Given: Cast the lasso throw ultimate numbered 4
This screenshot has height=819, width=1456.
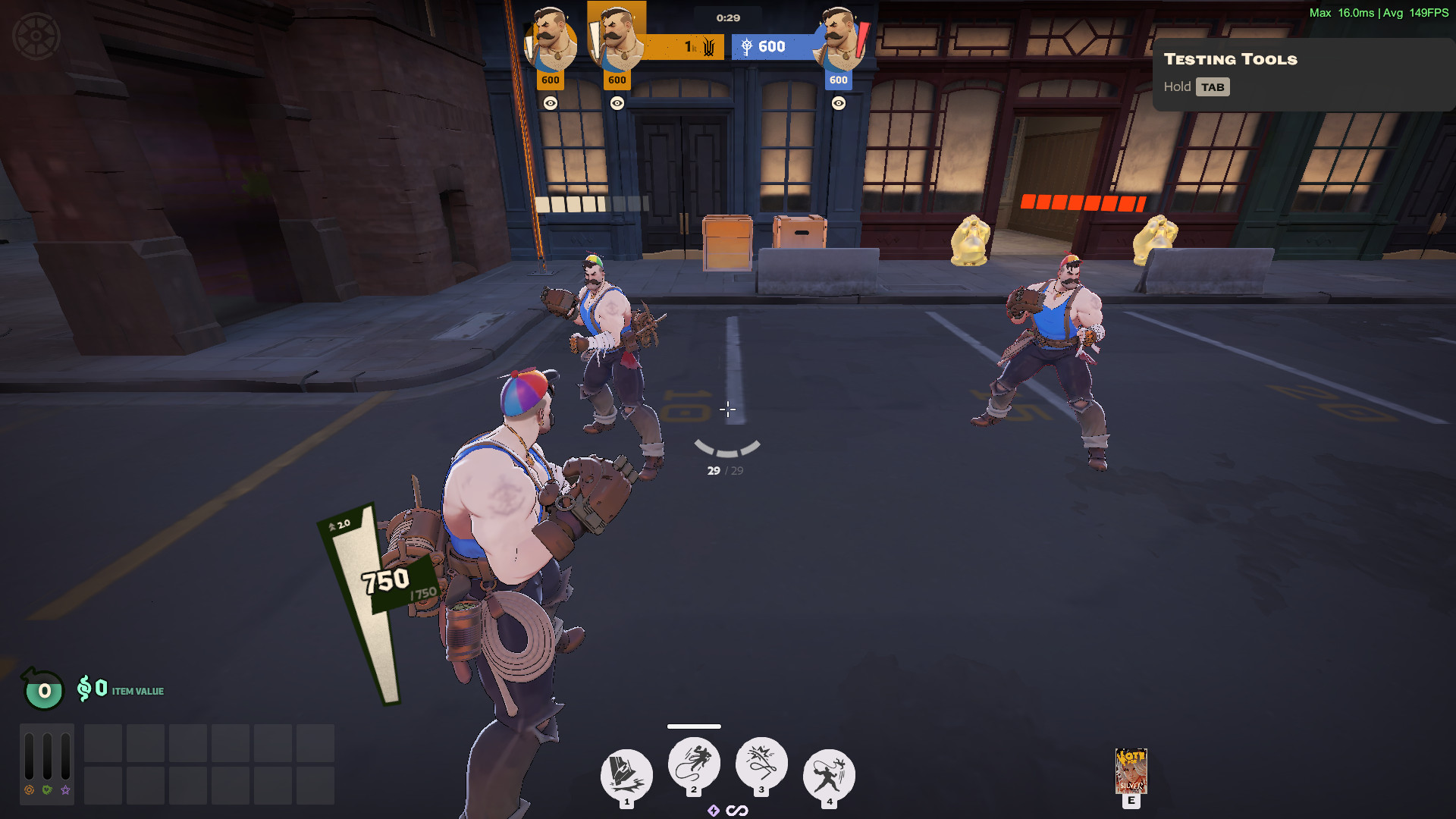Looking at the screenshot, I should (x=829, y=775).
